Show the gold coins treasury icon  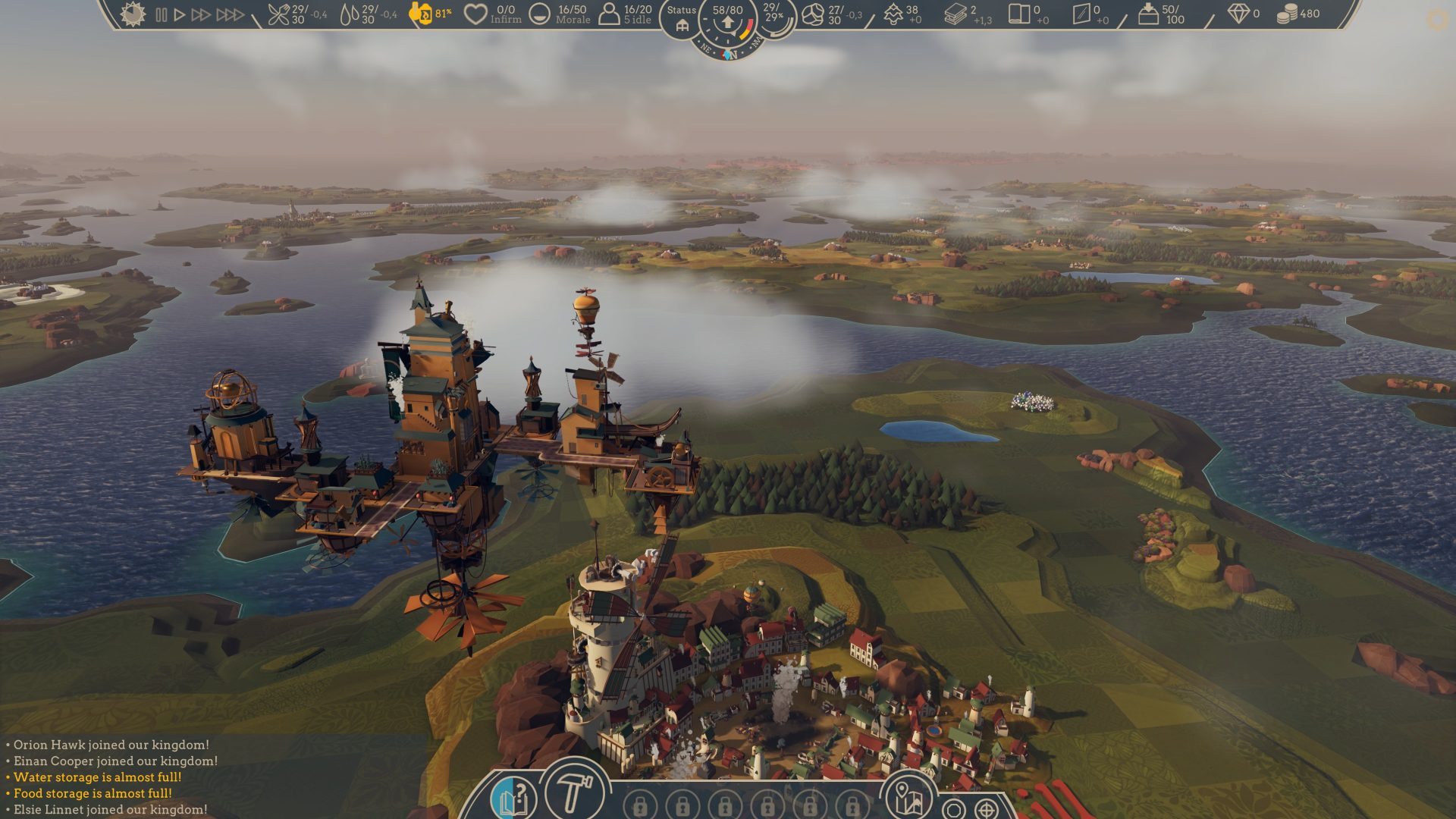tap(1286, 14)
